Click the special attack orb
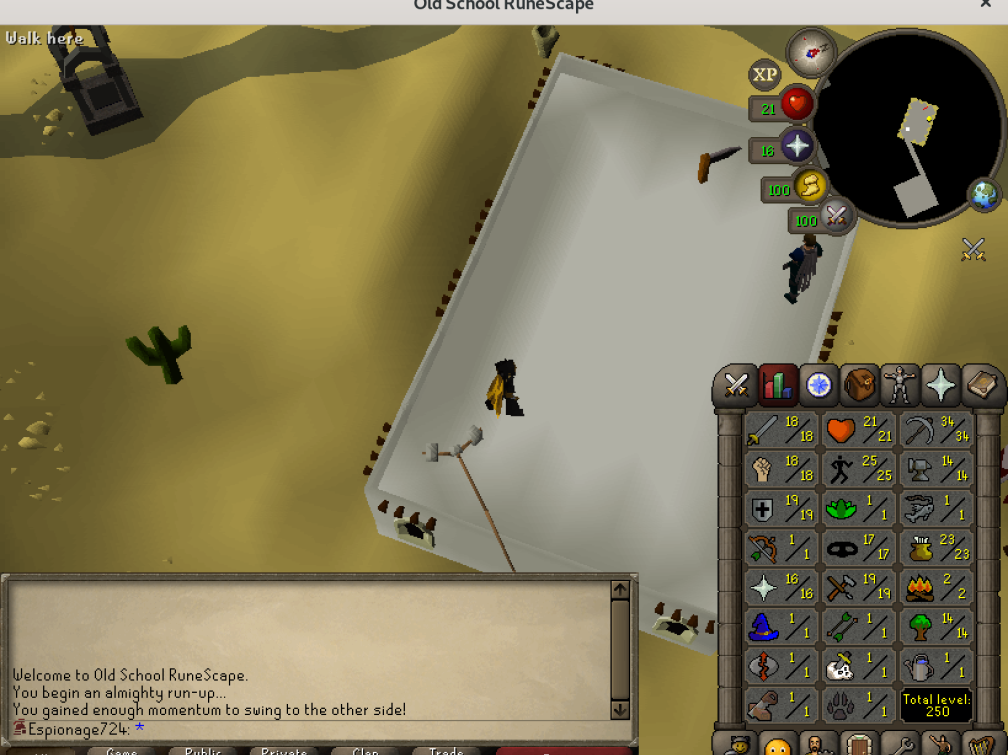1008x755 pixels. [834, 215]
